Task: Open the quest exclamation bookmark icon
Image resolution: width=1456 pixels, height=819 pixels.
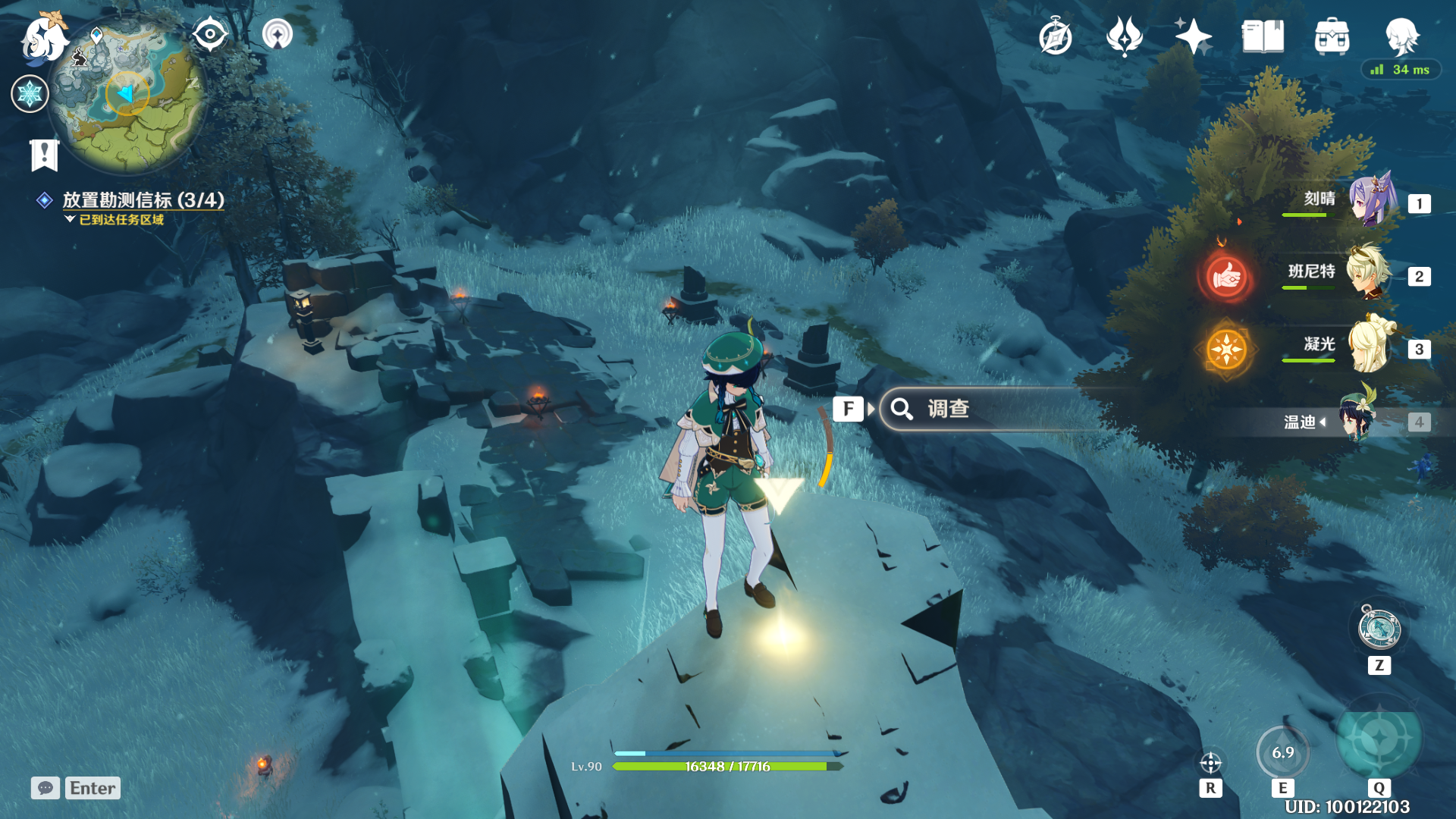Action: 44,155
